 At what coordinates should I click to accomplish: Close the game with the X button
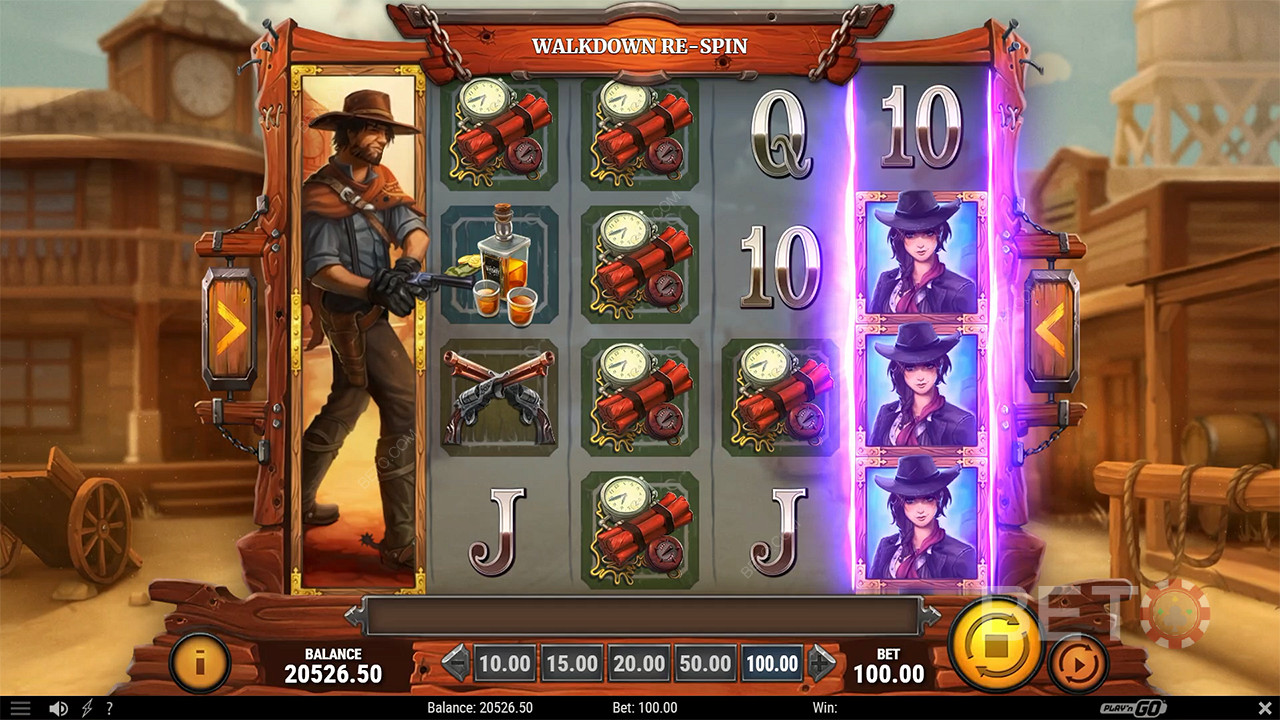pyautogui.click(x=1259, y=708)
